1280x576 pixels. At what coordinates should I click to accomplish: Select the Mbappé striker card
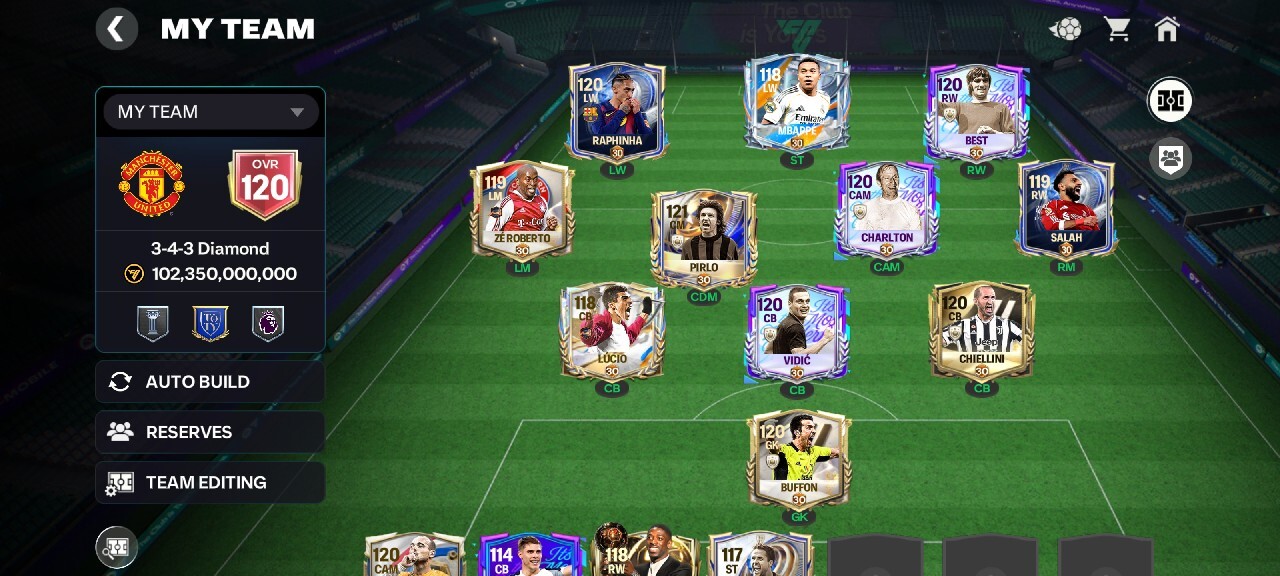tap(797, 103)
